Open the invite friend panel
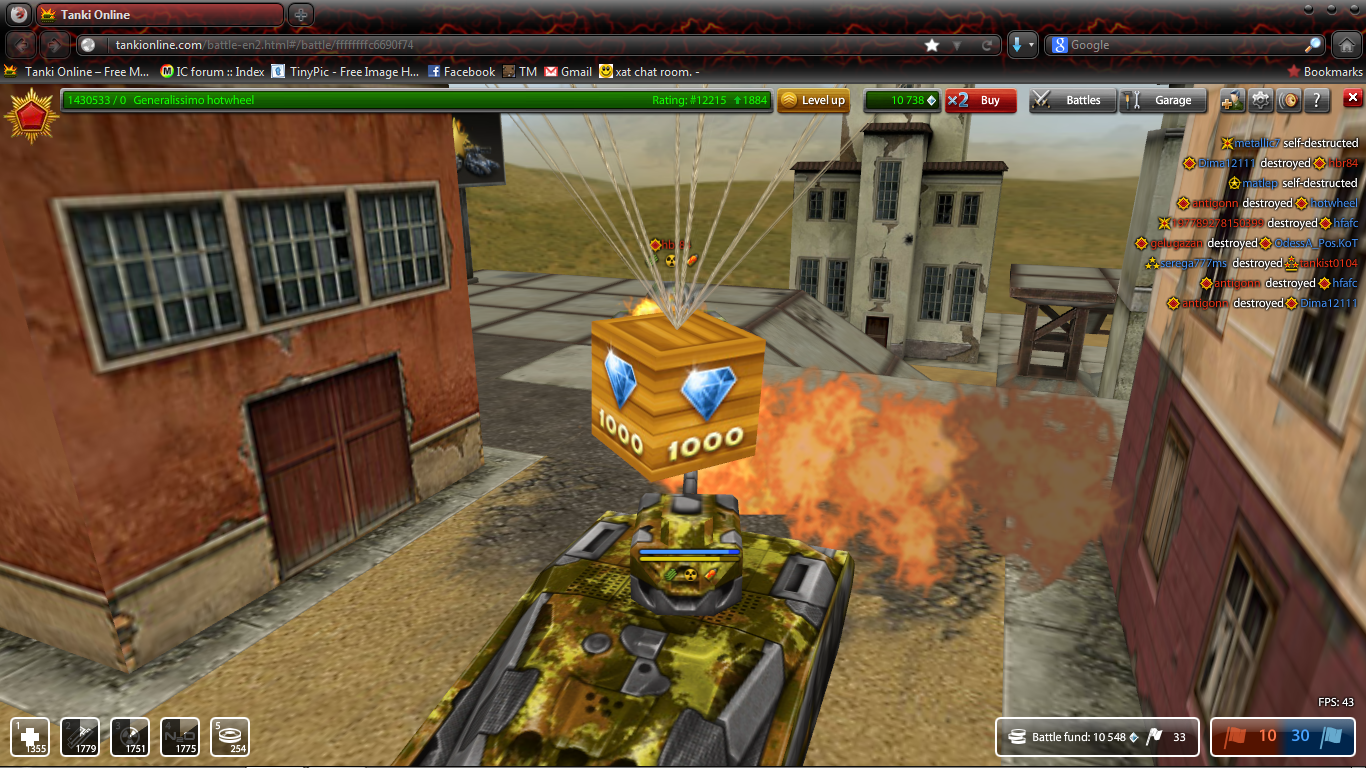1366x768 pixels. [x=1232, y=99]
